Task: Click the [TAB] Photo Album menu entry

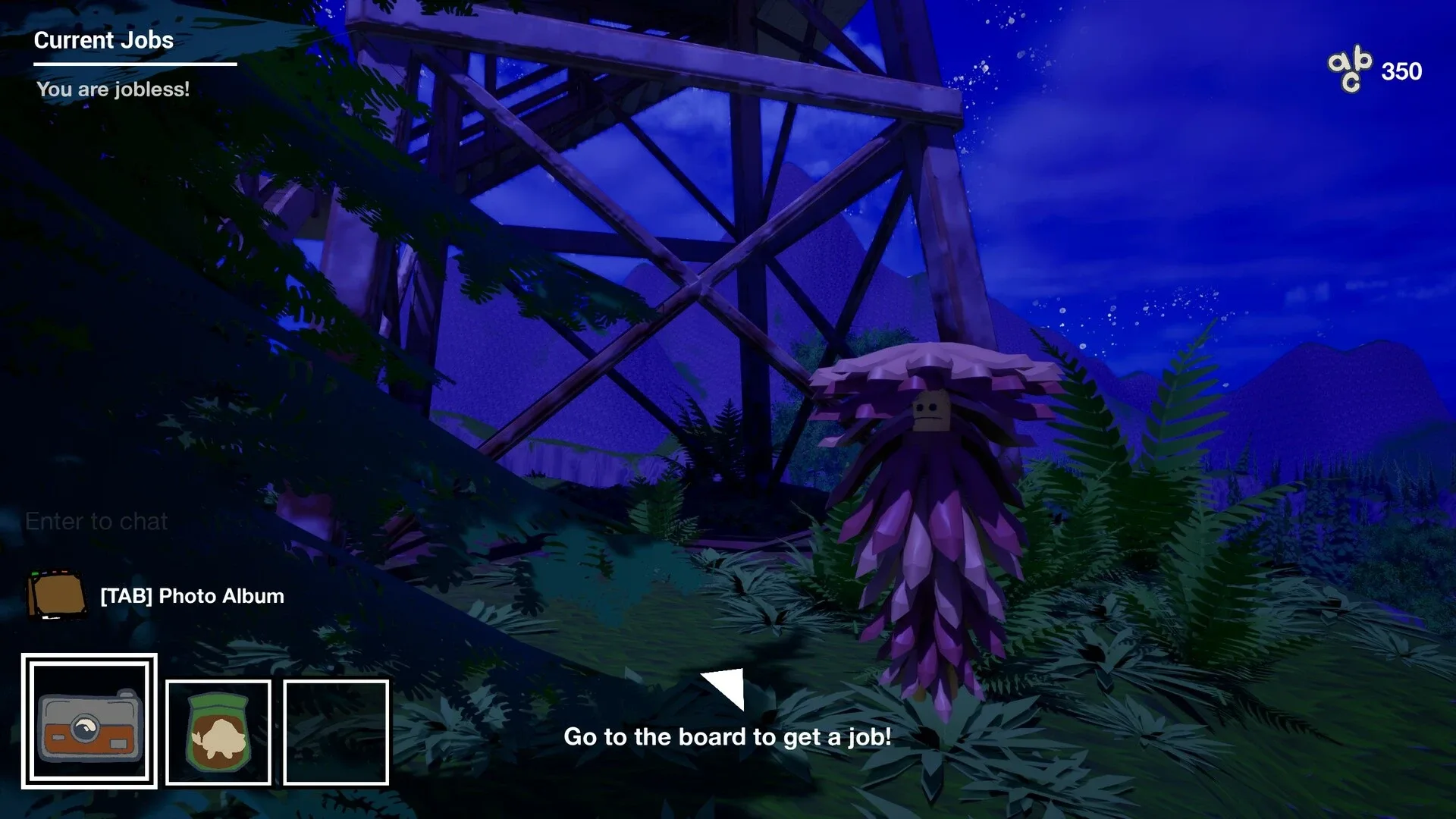Action: pyautogui.click(x=192, y=596)
